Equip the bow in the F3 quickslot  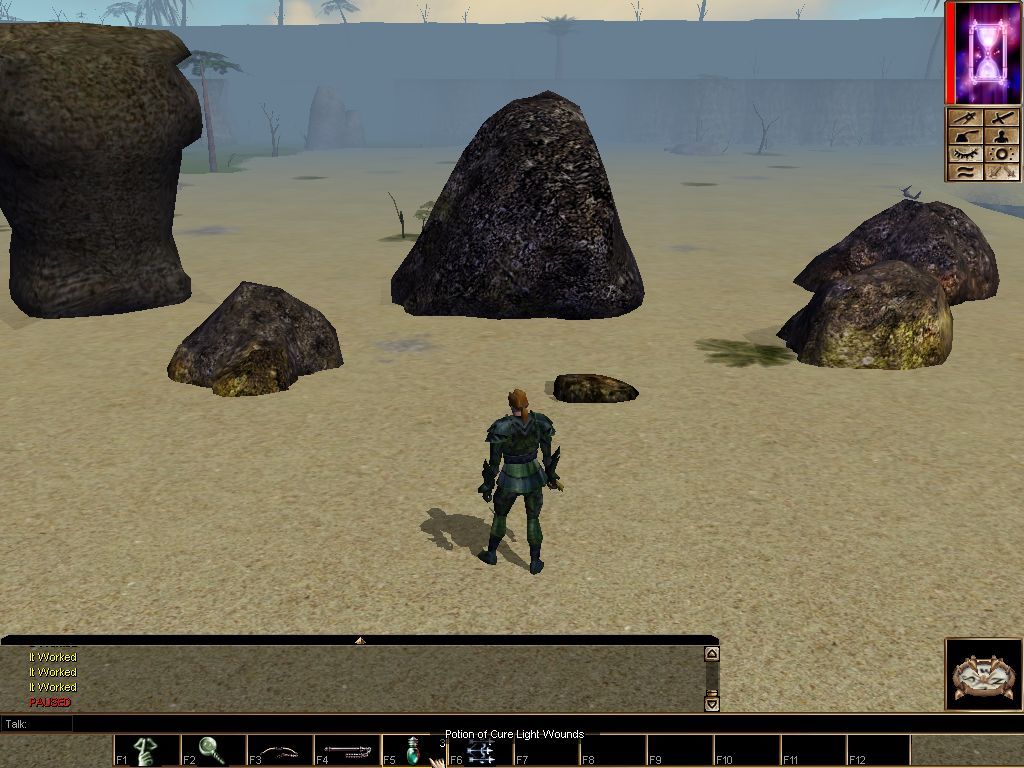(x=280, y=750)
